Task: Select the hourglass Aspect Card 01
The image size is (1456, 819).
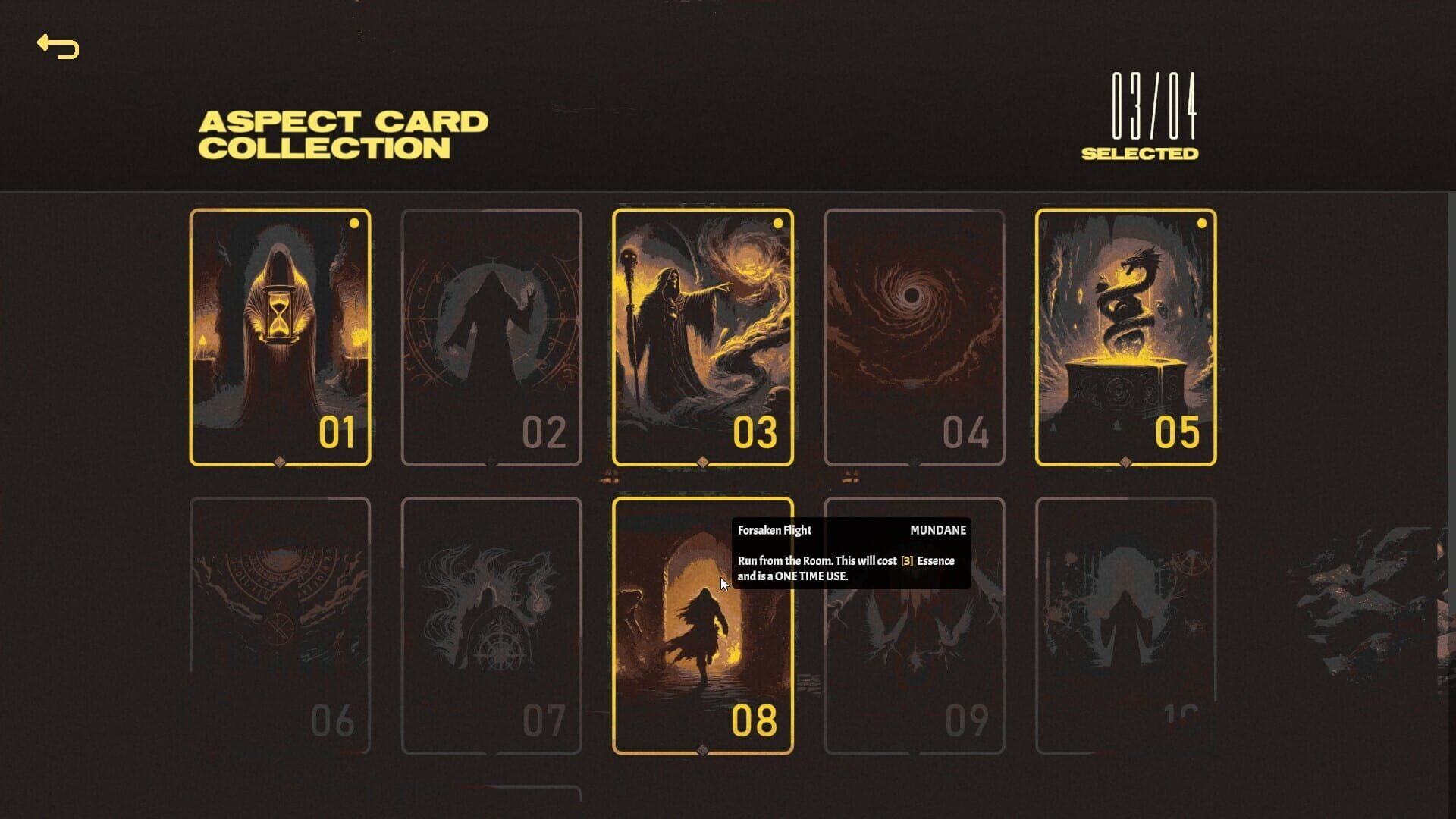Action: coord(280,334)
